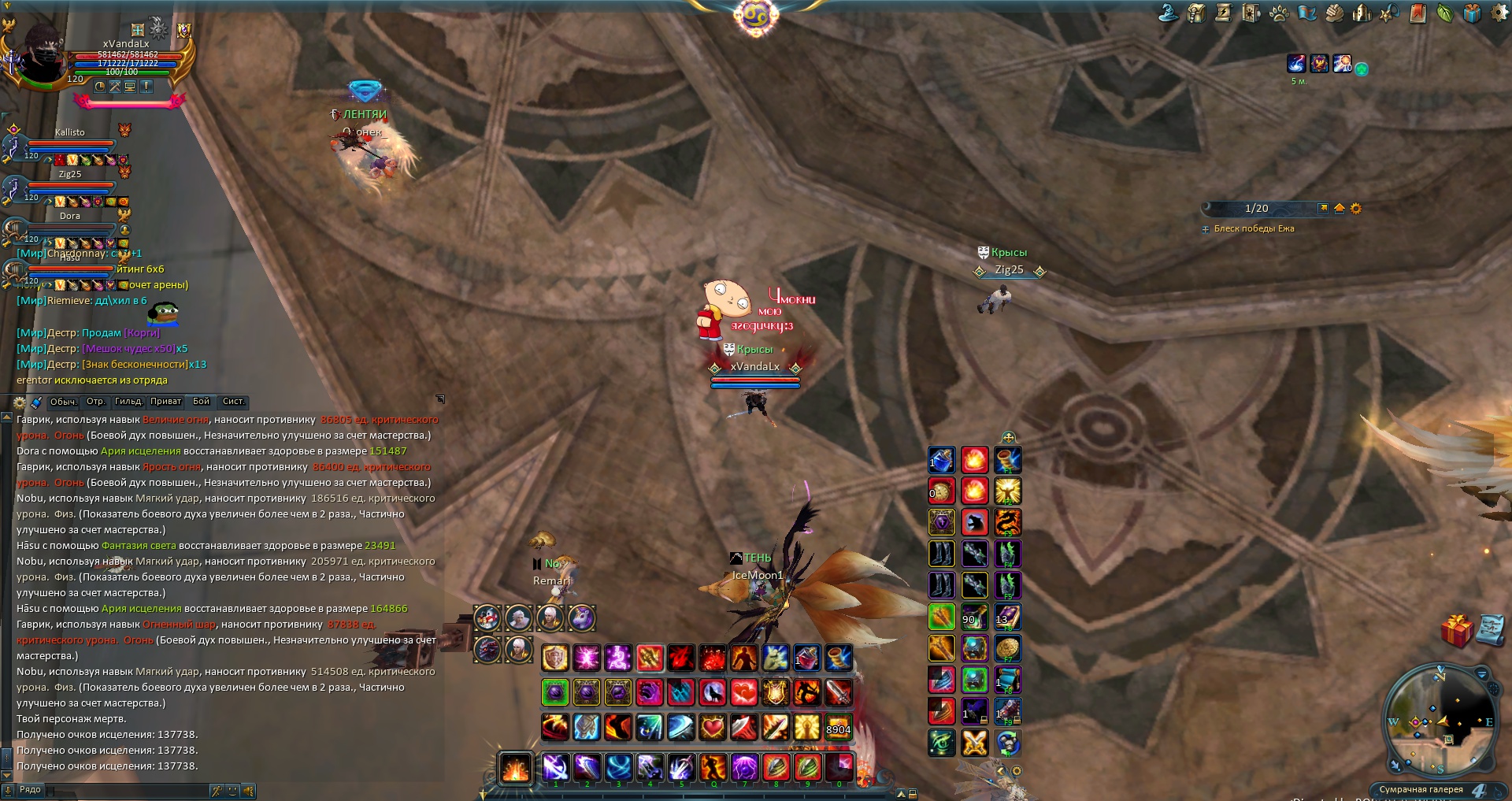Activate the crossed golden swords icon
The image size is (1512, 801).
974,743
